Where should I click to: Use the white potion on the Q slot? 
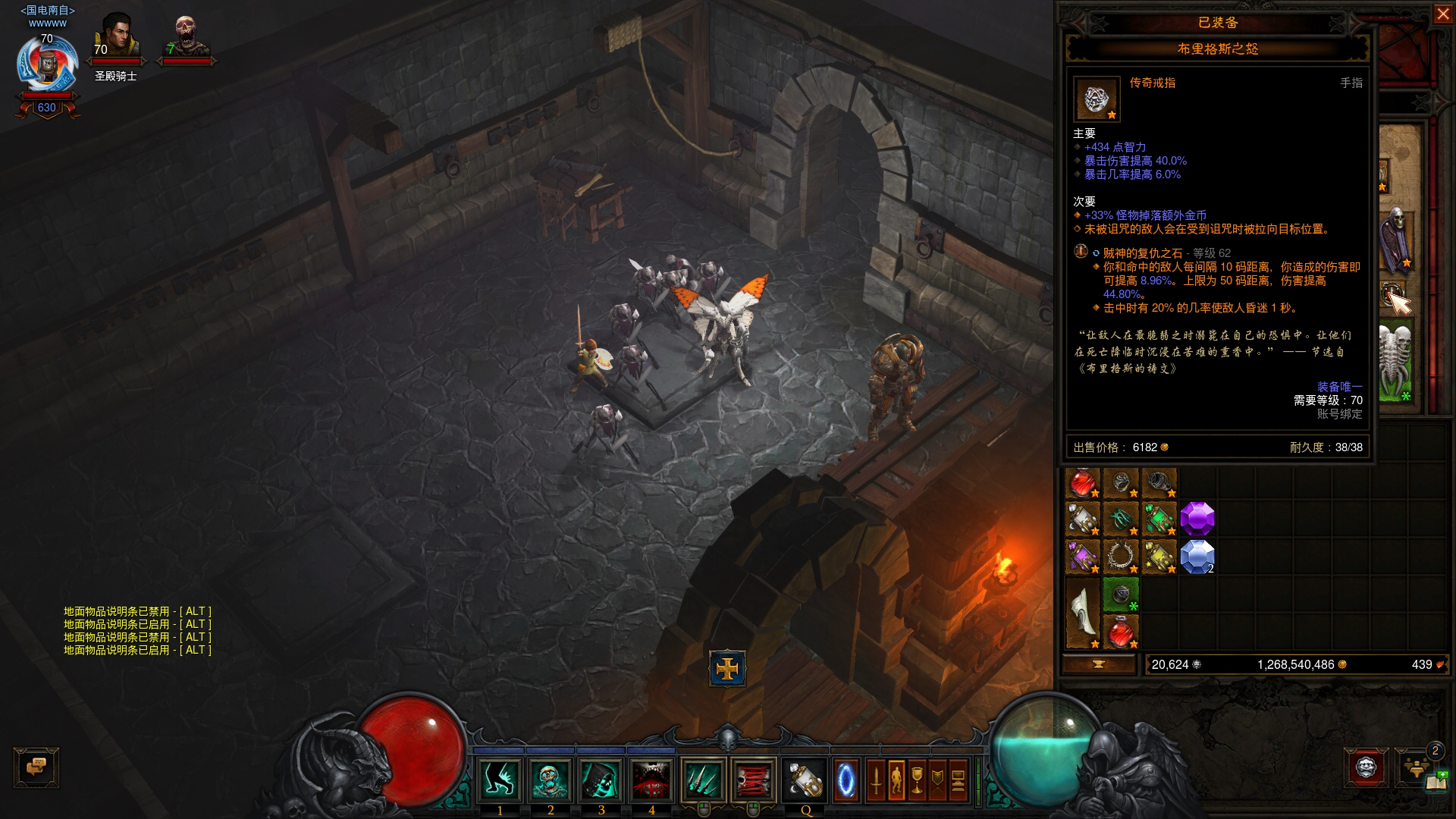pyautogui.click(x=805, y=780)
